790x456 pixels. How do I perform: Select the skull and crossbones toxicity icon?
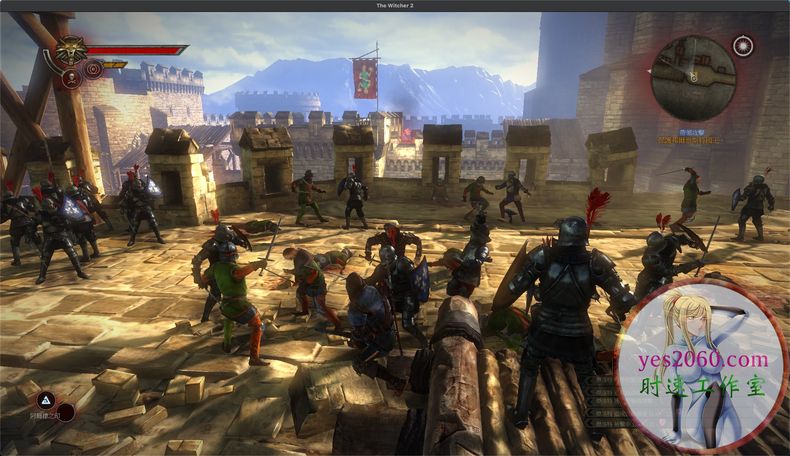tap(72, 76)
